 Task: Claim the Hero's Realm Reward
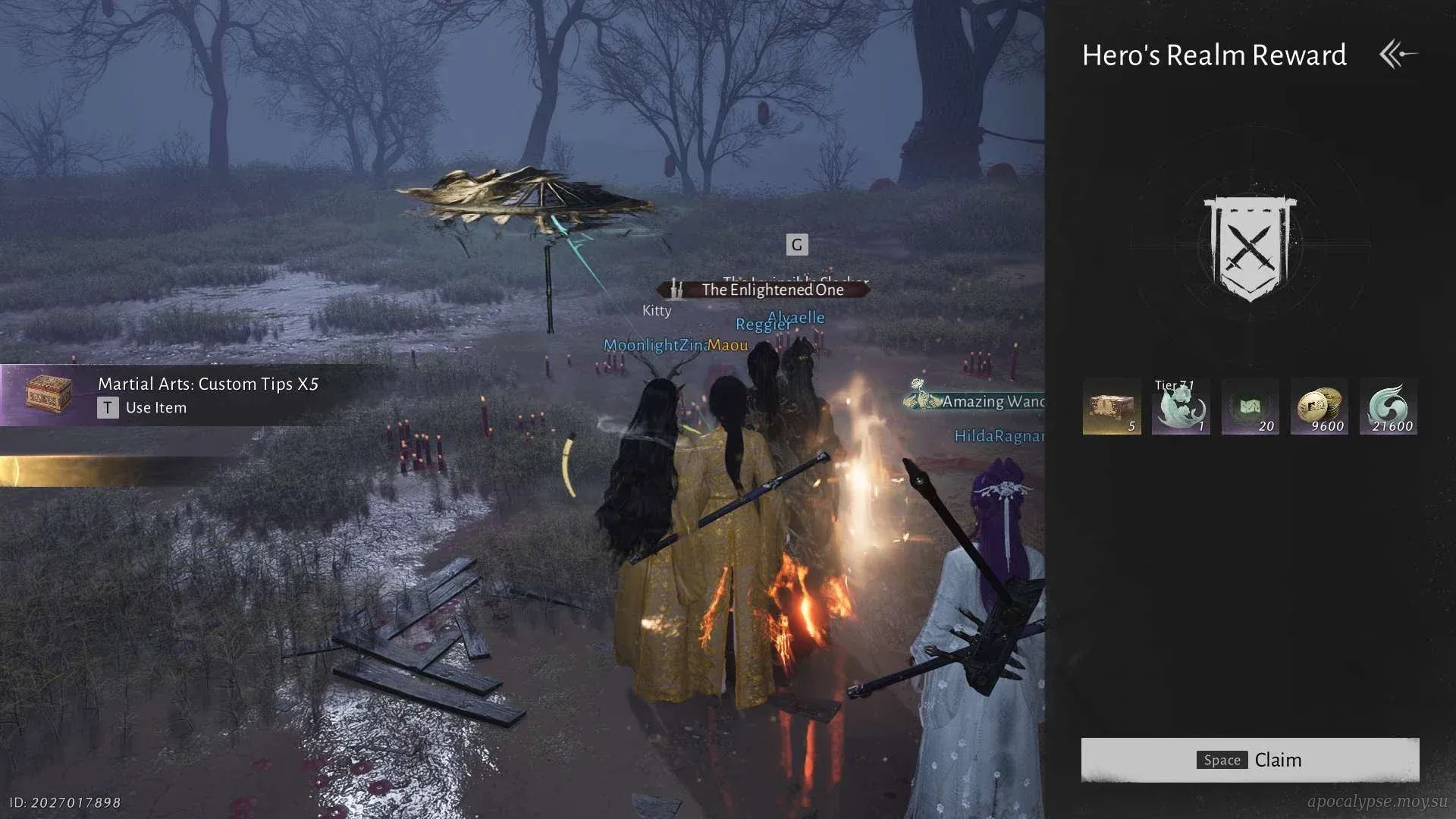click(1250, 760)
